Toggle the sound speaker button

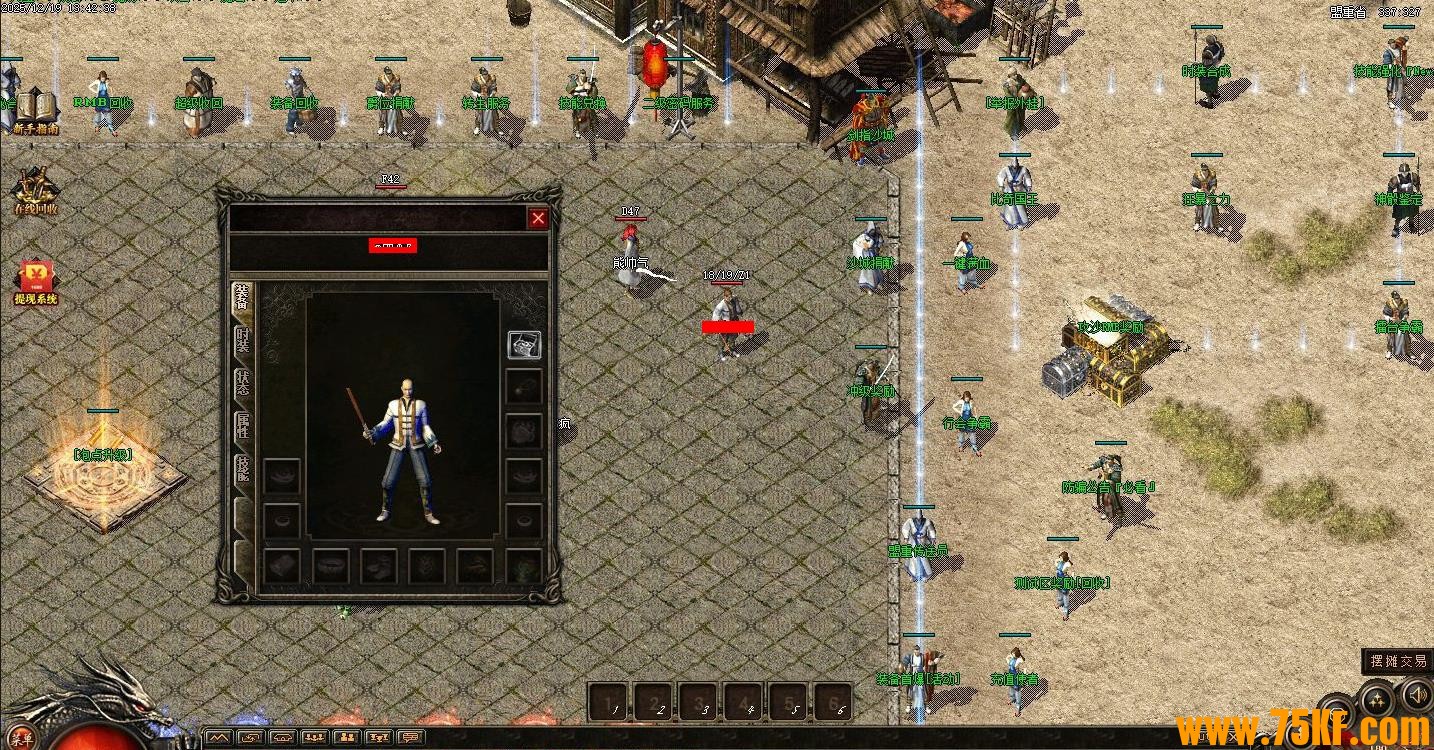[1416, 693]
